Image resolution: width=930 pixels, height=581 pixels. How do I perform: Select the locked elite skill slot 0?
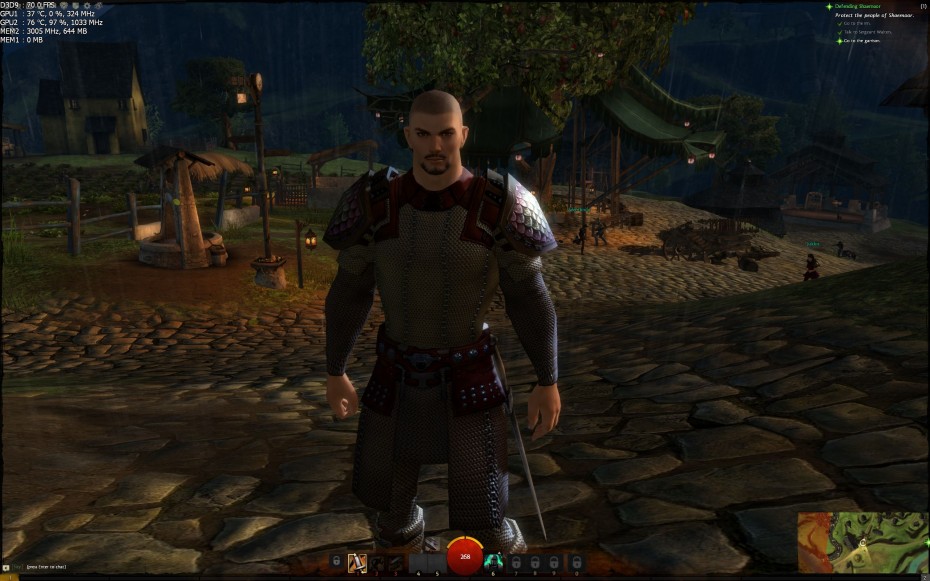575,562
